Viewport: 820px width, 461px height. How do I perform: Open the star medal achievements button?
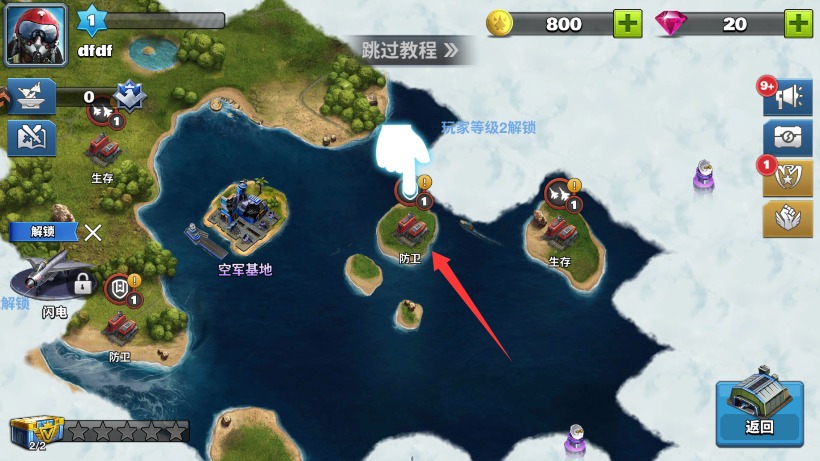[x=787, y=178]
